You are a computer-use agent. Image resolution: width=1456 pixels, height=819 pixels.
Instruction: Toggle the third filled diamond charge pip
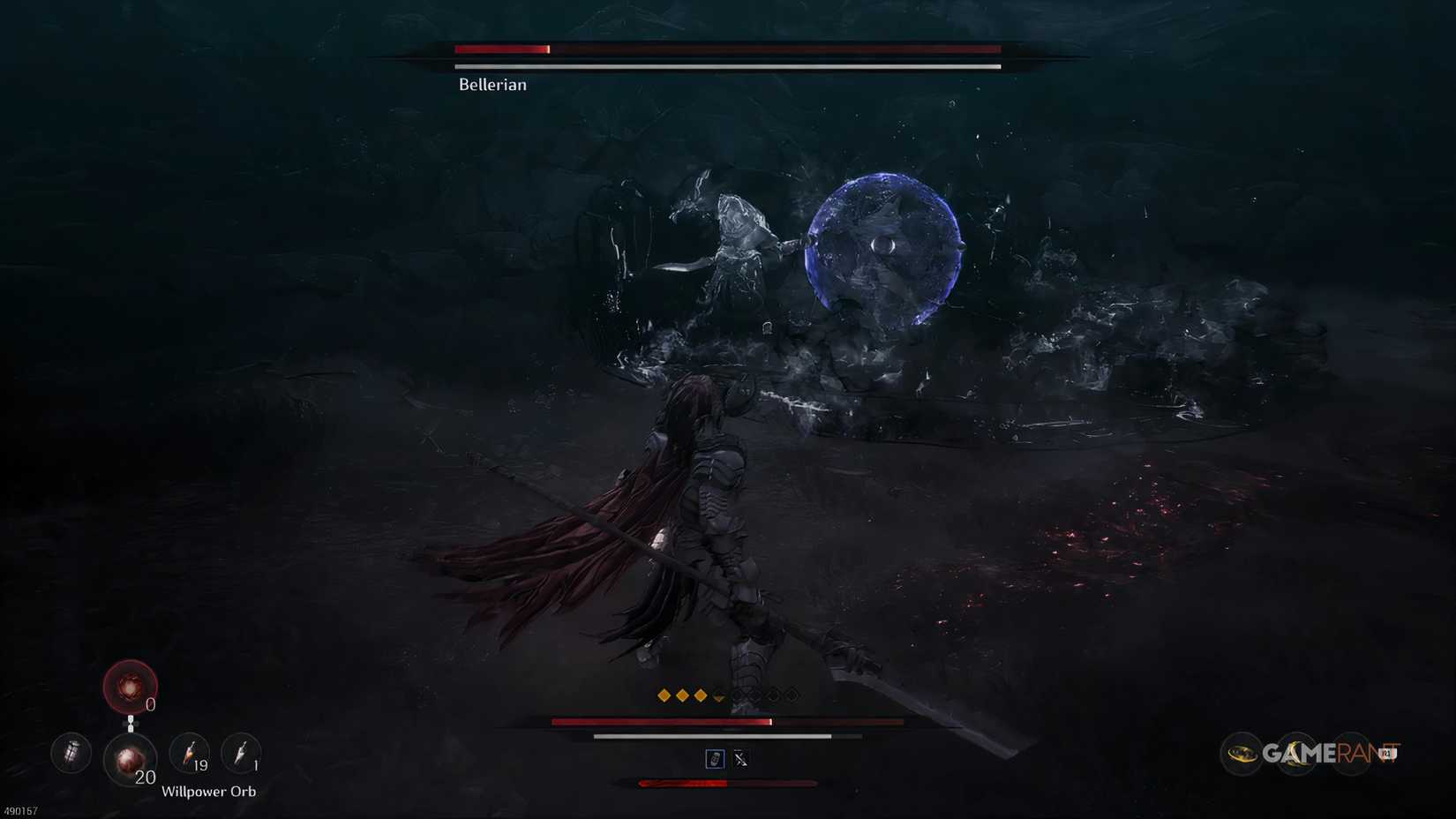[701, 695]
